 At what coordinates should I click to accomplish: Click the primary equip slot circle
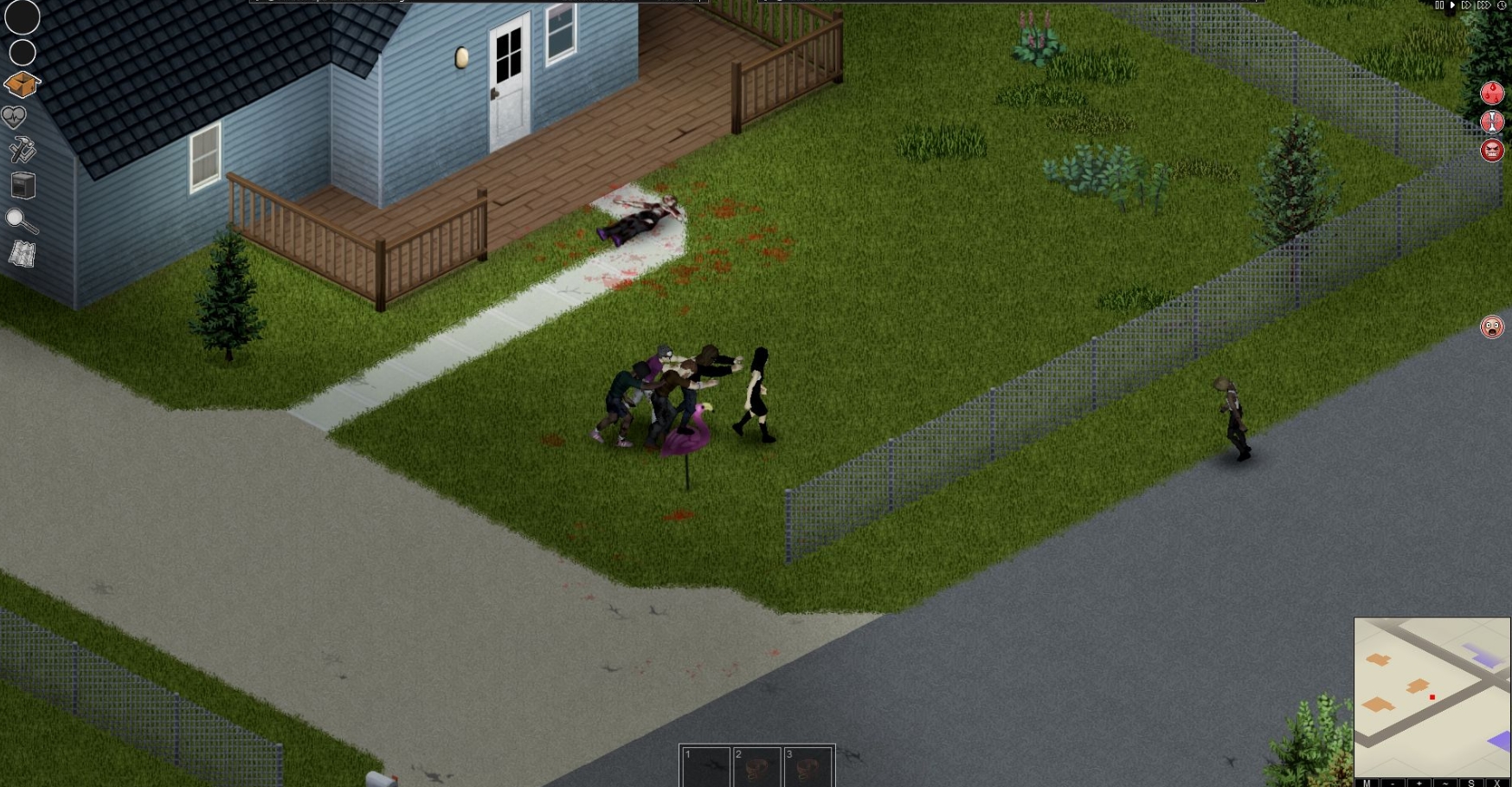coord(23,16)
